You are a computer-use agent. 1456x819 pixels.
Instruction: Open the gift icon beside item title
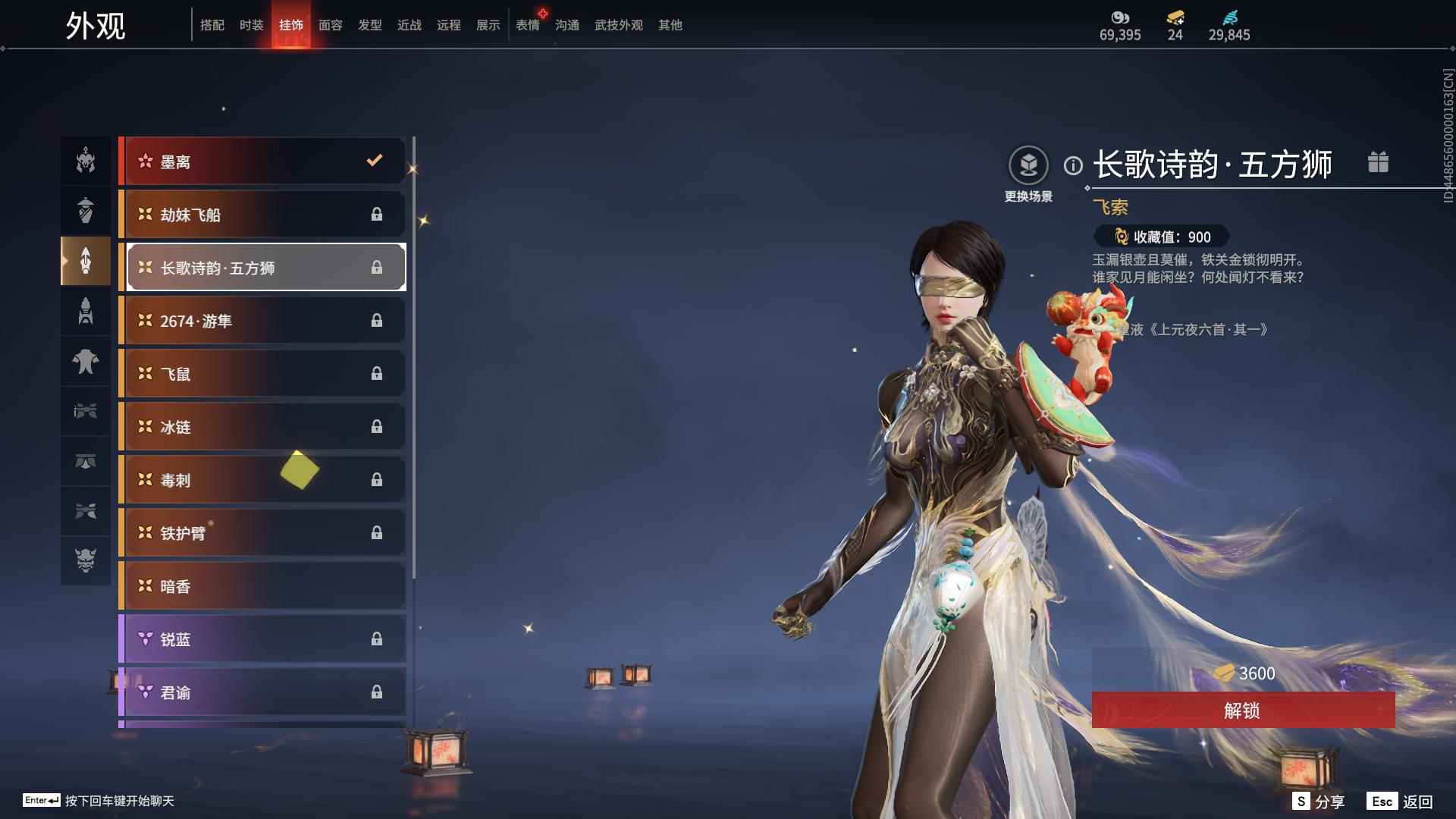click(x=1378, y=162)
